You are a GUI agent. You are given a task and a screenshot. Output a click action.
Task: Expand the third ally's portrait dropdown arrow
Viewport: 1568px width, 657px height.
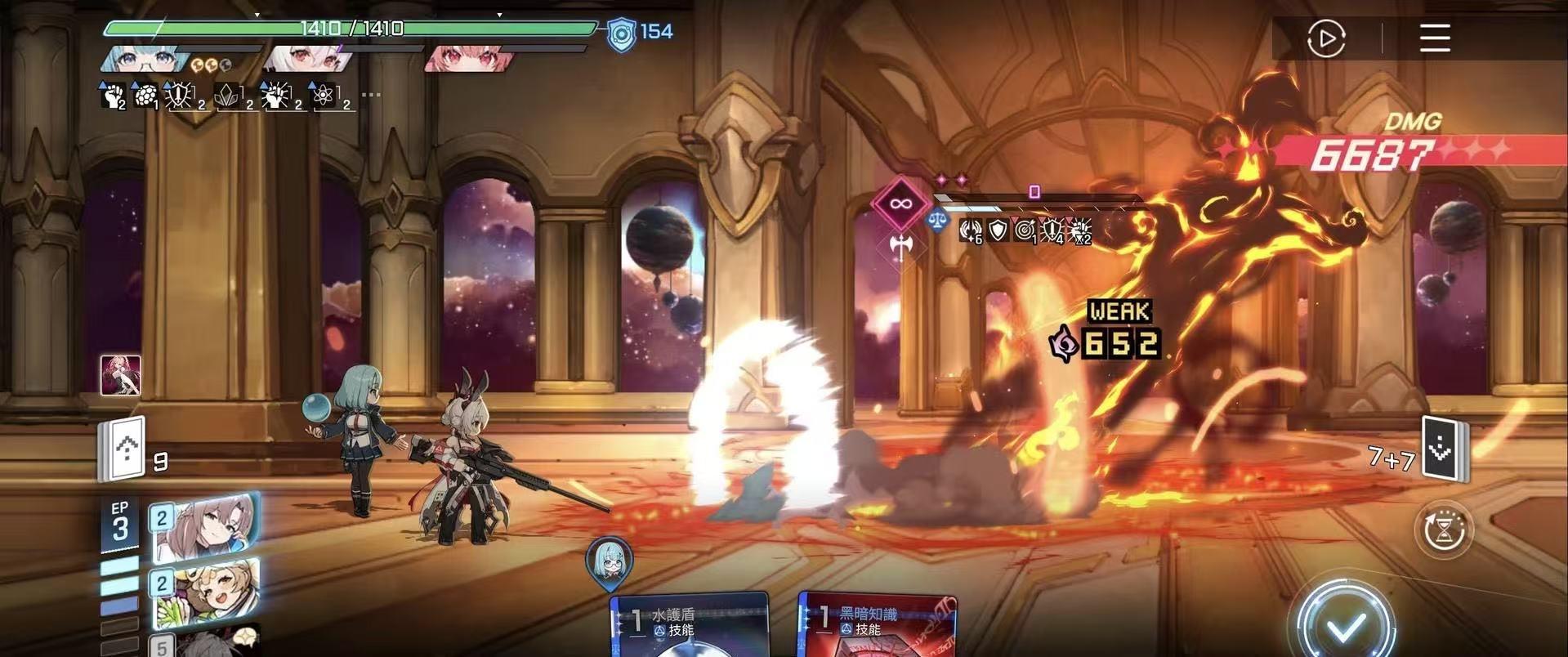pyautogui.click(x=499, y=14)
